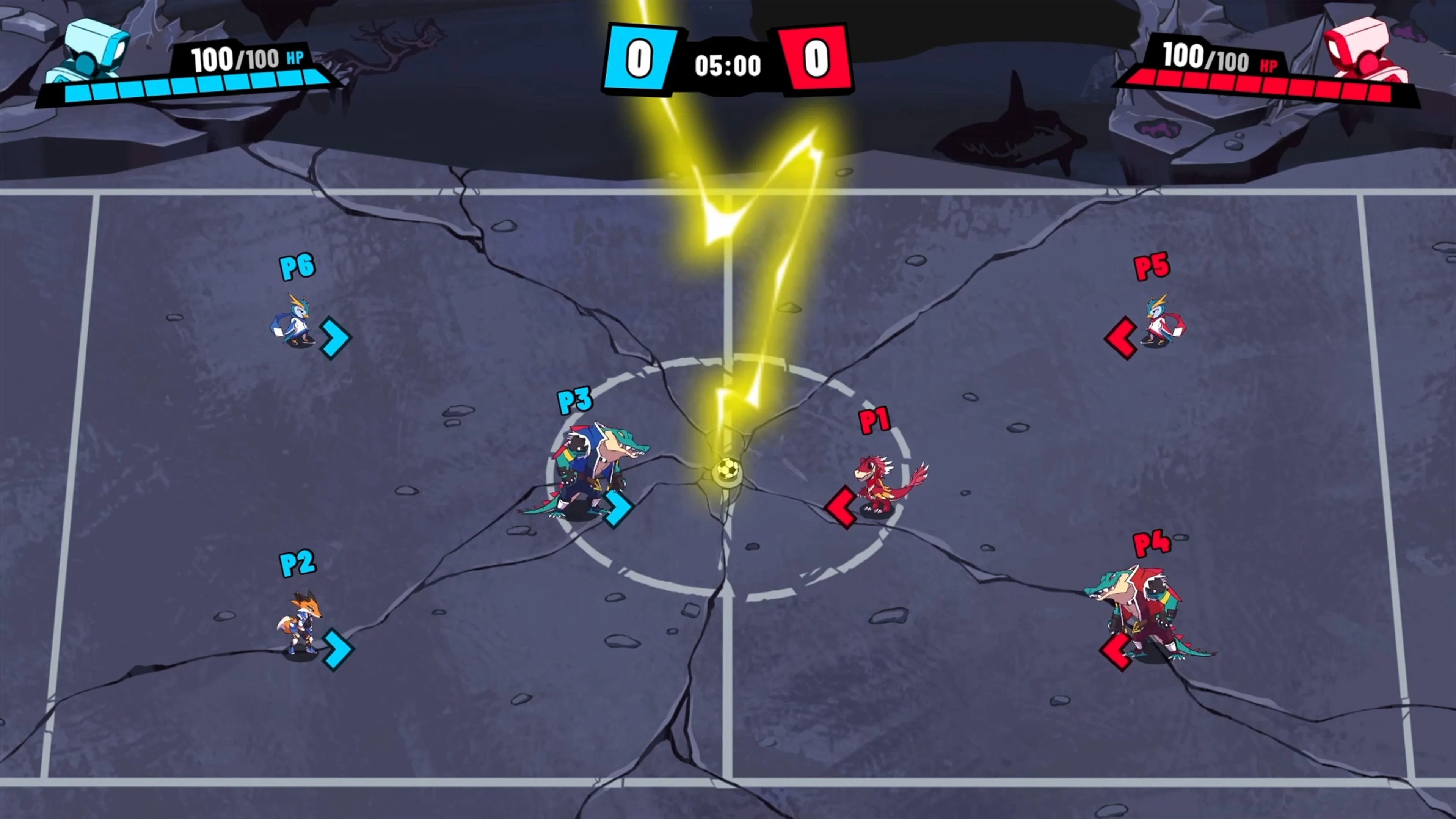Open the 05:00 match timer display
Image resolution: width=1456 pixels, height=819 pixels.
click(x=728, y=65)
